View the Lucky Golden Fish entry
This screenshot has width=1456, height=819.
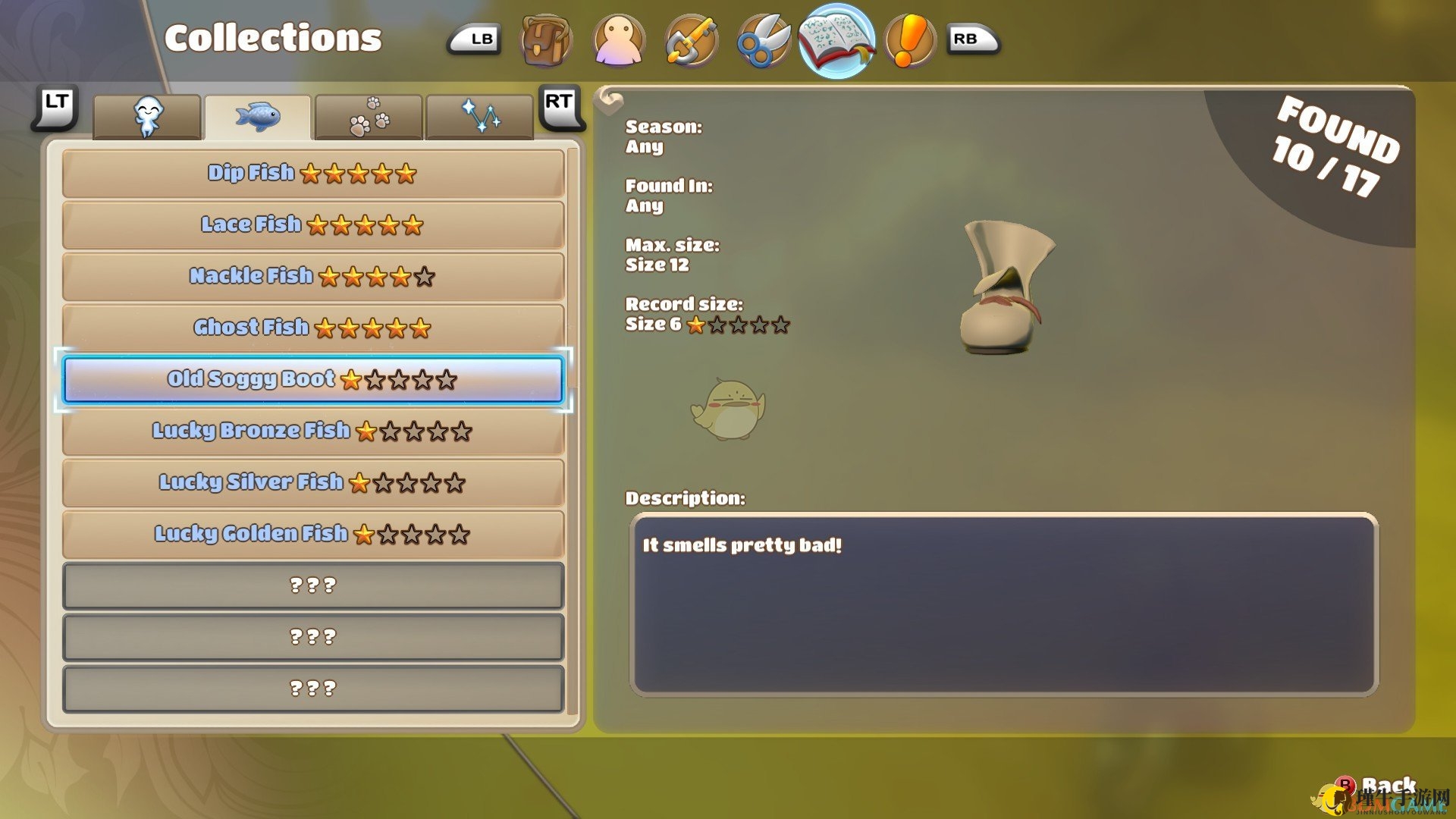(x=312, y=535)
